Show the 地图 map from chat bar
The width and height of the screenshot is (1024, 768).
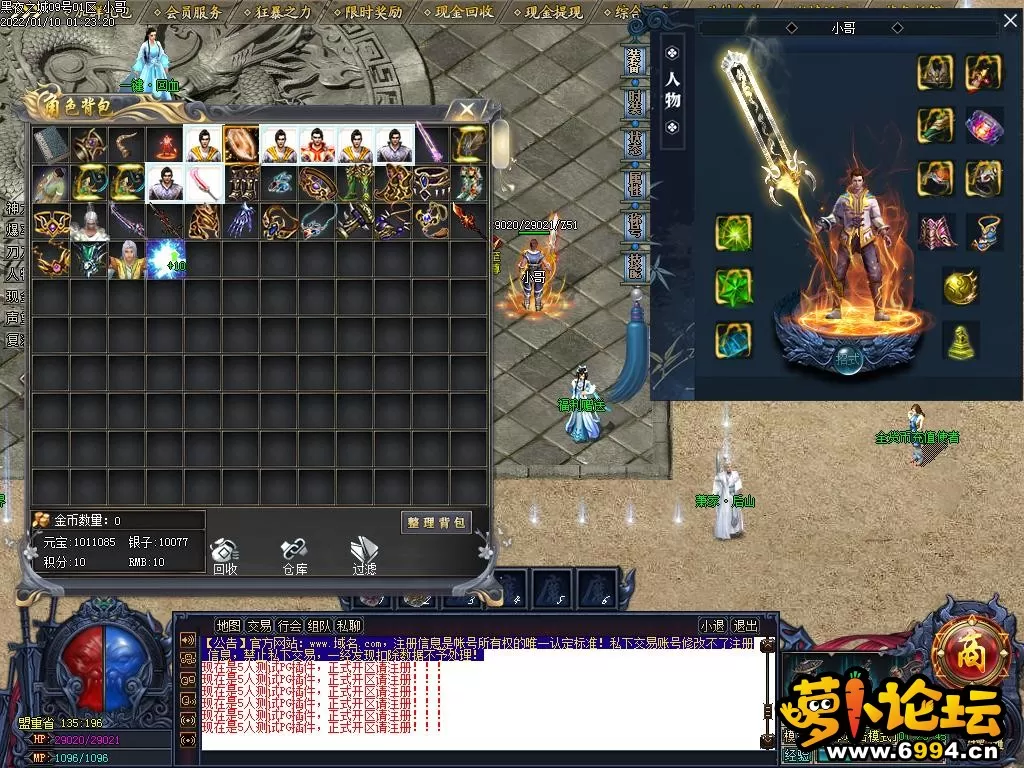pyautogui.click(x=229, y=626)
